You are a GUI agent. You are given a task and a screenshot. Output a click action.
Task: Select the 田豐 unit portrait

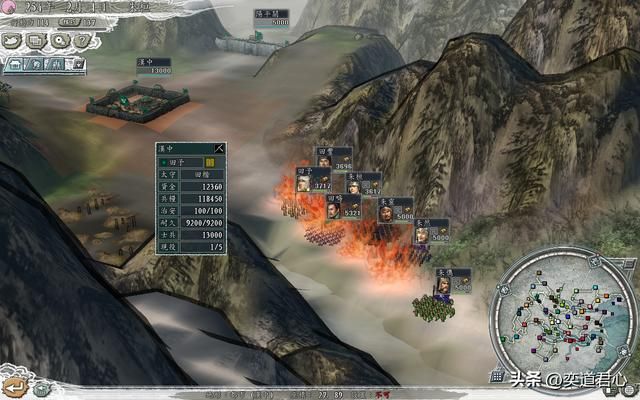(x=326, y=159)
